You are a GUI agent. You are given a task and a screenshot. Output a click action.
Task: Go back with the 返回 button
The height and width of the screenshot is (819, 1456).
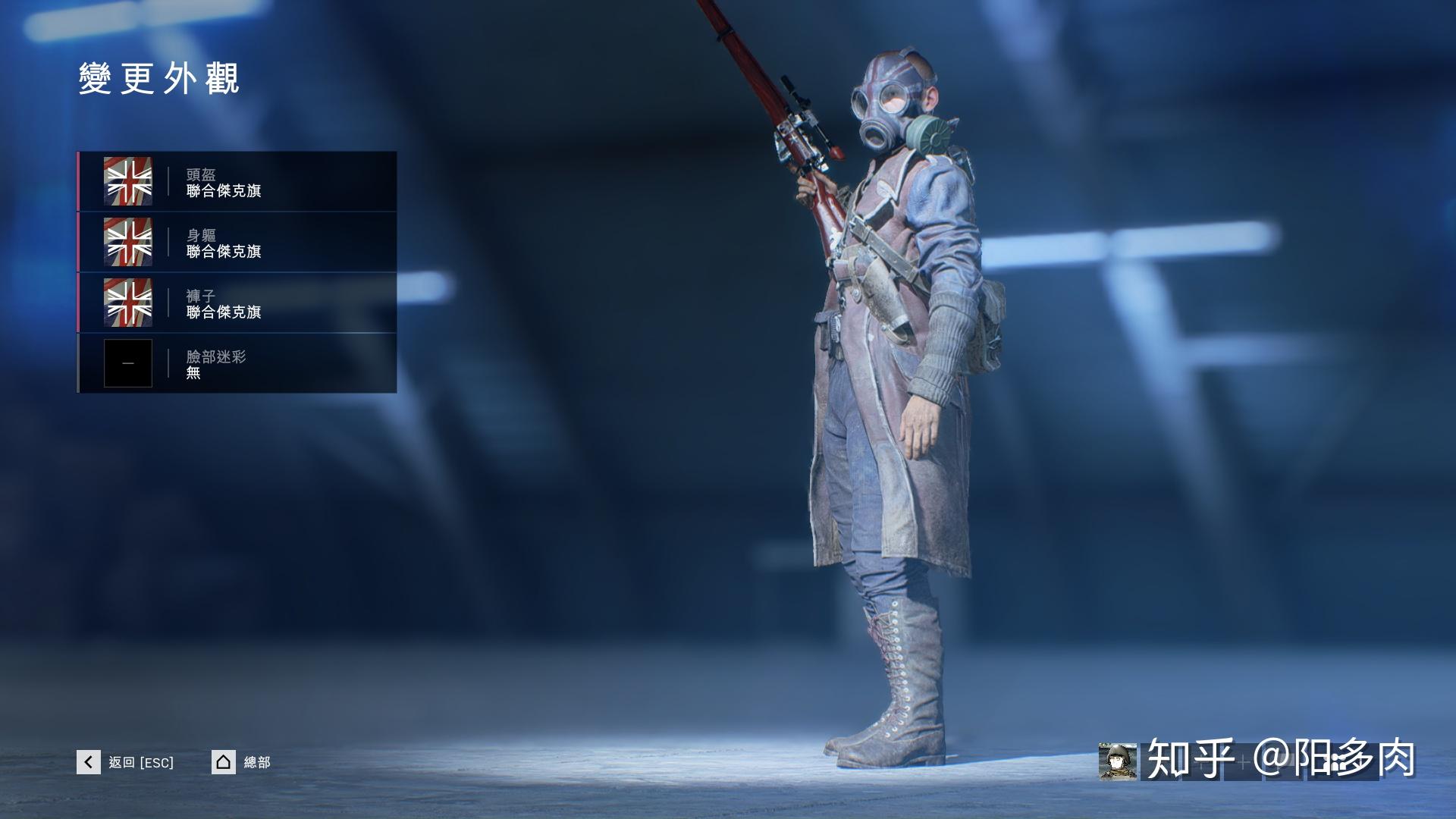[x=126, y=762]
